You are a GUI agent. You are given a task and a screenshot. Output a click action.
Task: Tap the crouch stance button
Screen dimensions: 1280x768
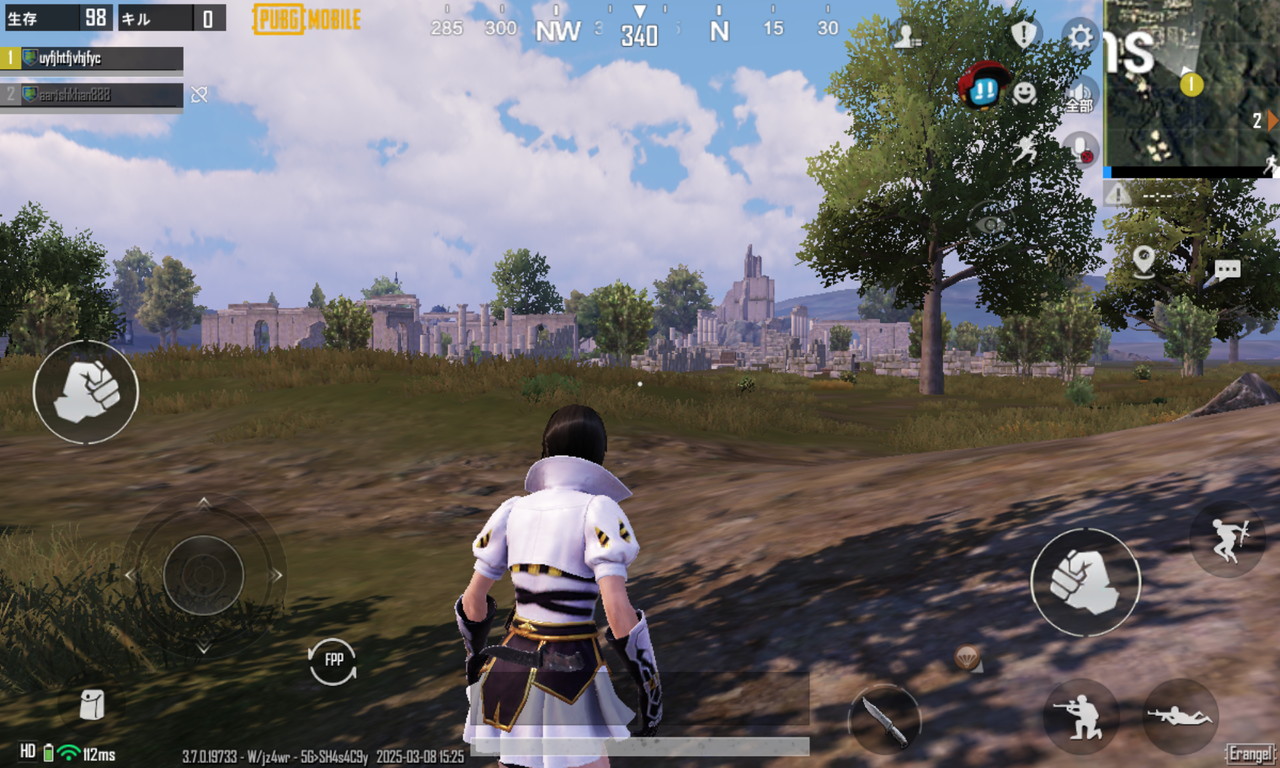1081,716
